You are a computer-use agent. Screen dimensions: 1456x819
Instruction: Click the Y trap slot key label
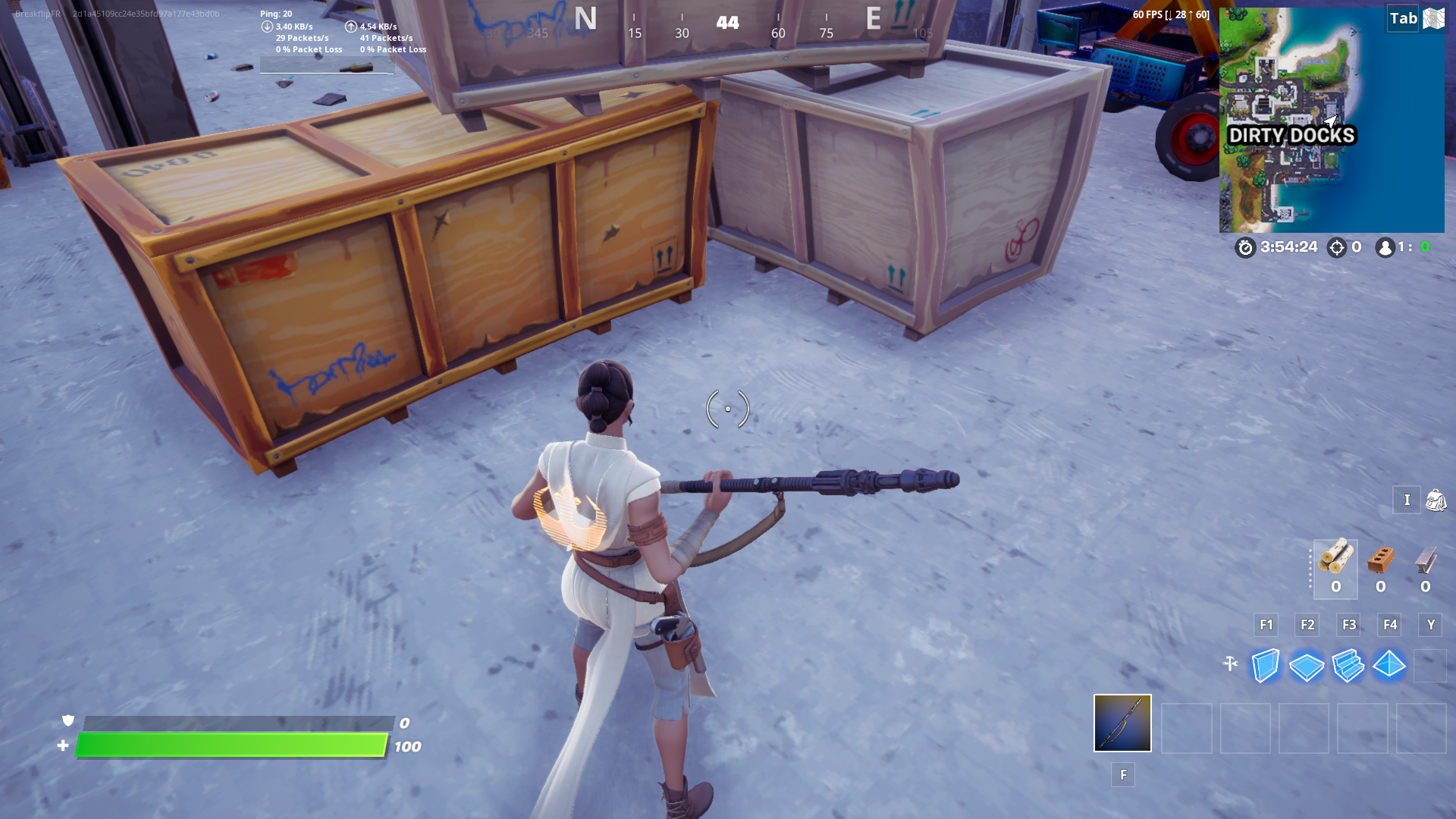click(x=1430, y=624)
